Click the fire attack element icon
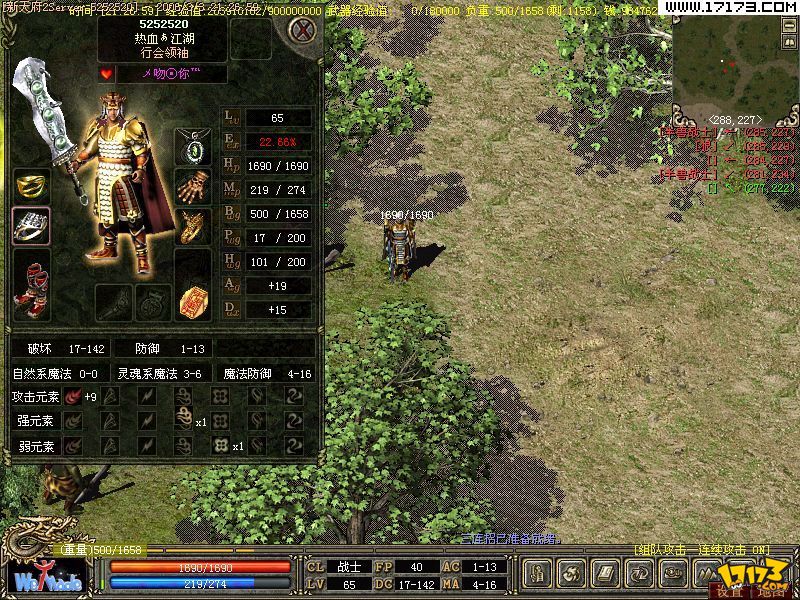 pos(74,396)
